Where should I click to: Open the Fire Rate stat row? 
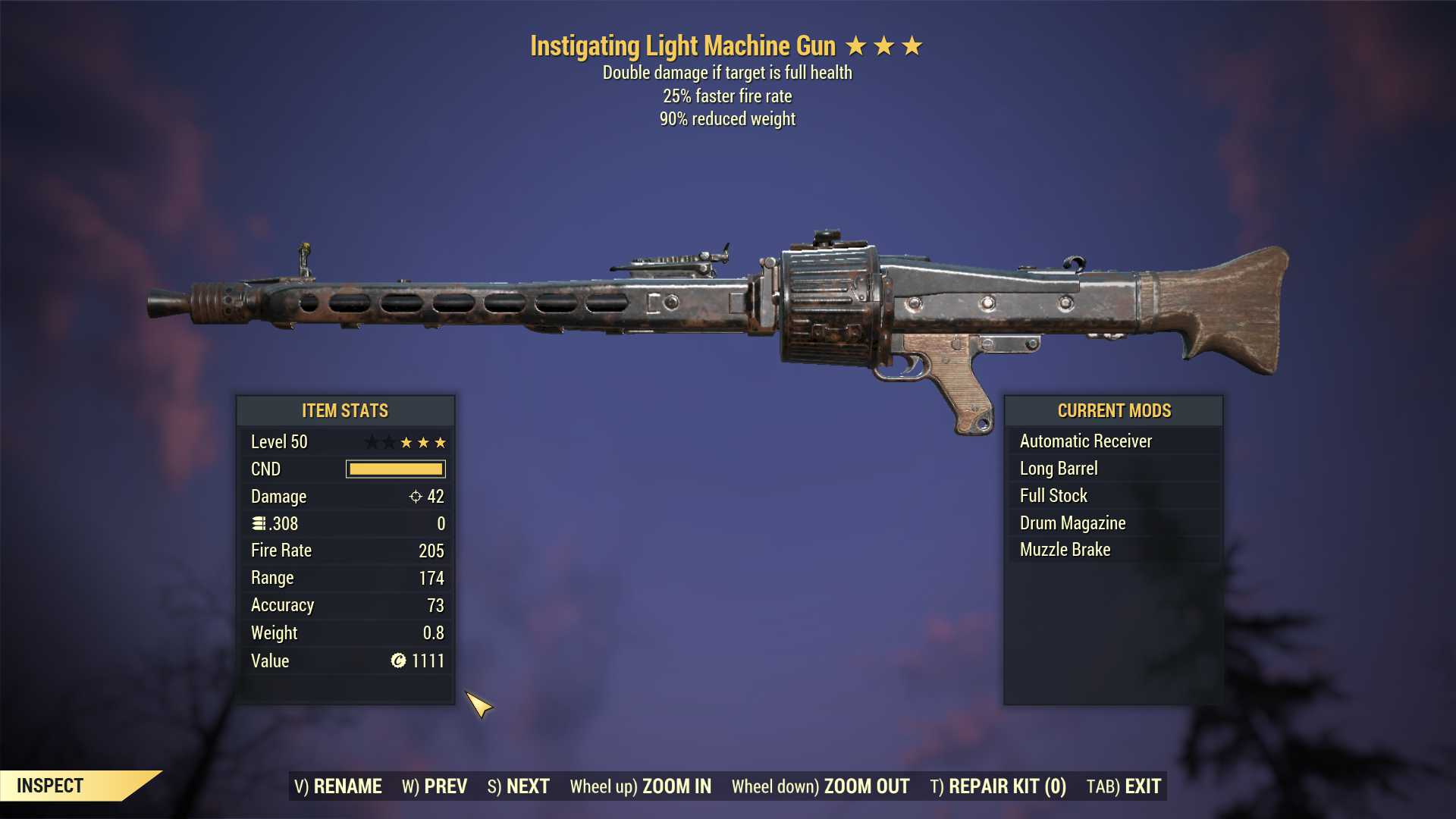point(345,550)
